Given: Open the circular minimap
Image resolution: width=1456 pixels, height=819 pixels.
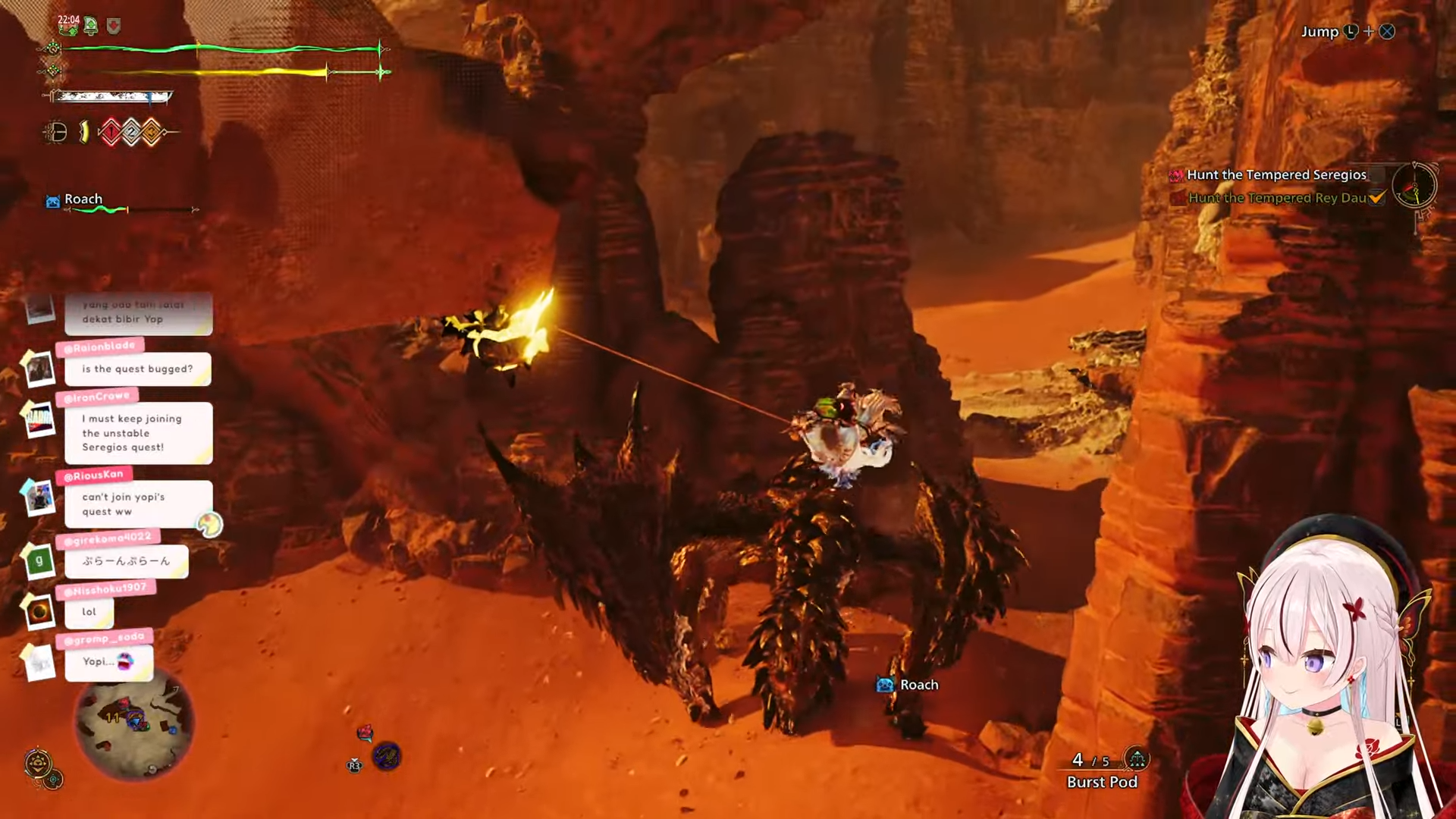Looking at the screenshot, I should click(x=135, y=723).
